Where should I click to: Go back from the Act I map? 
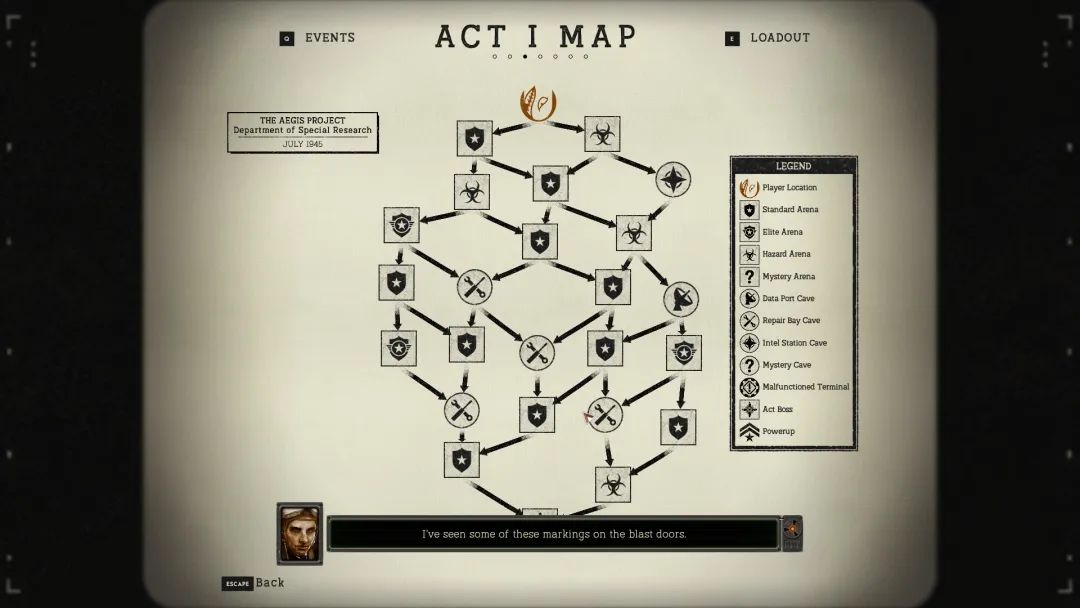tap(254, 583)
